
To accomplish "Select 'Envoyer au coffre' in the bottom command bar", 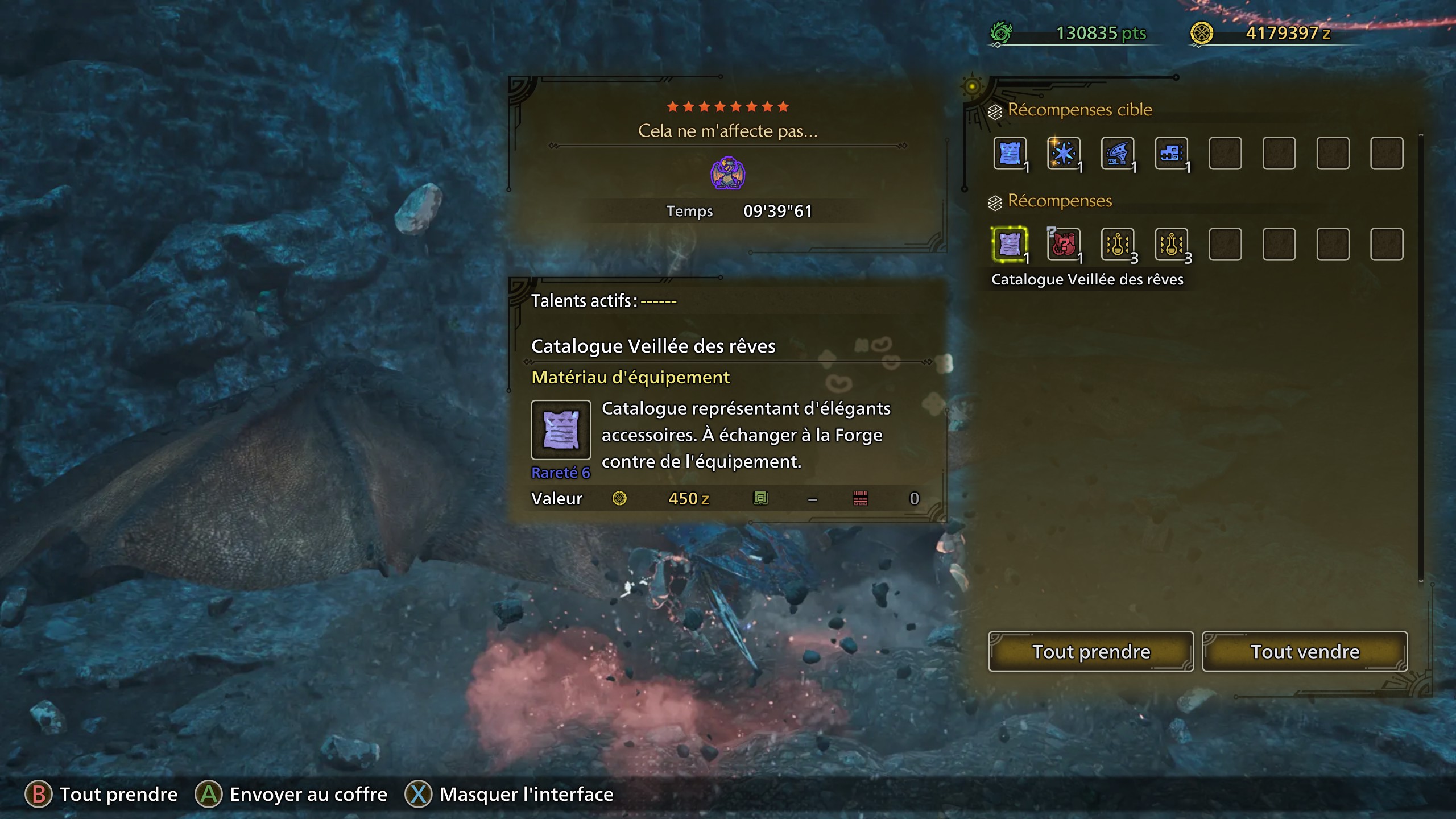I will click(308, 794).
